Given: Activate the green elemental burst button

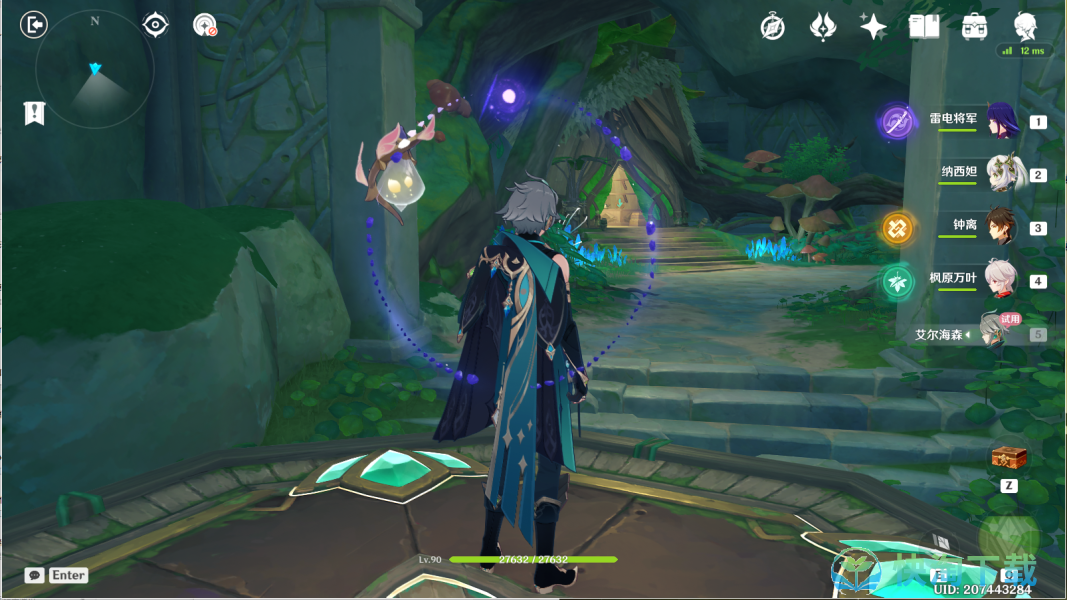Looking at the screenshot, I should [1008, 538].
